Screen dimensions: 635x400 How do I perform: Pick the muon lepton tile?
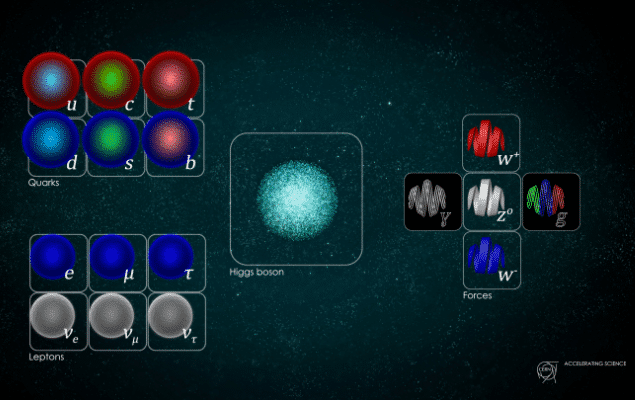tap(118, 262)
